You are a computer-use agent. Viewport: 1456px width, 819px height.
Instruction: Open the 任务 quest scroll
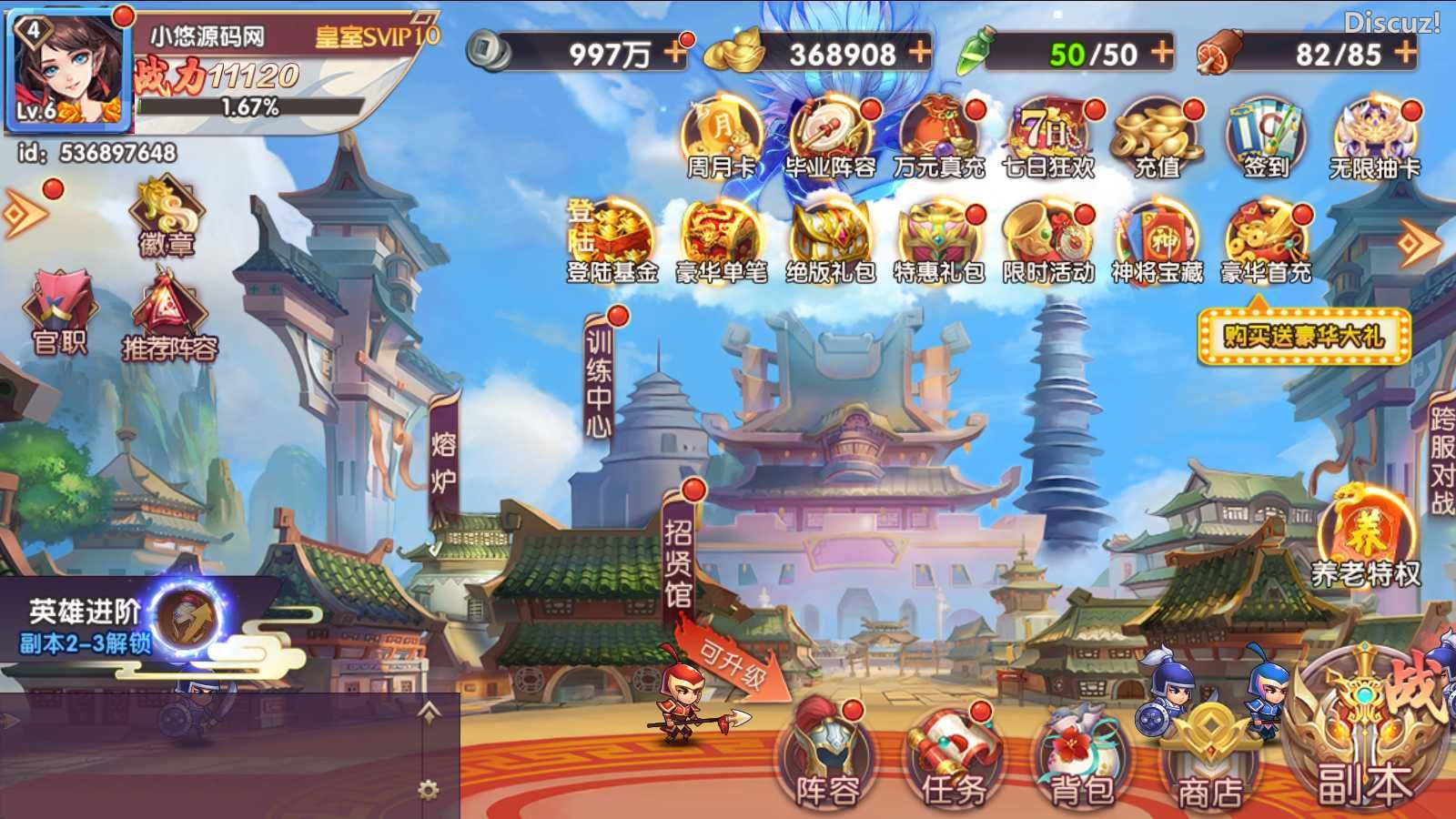click(953, 755)
